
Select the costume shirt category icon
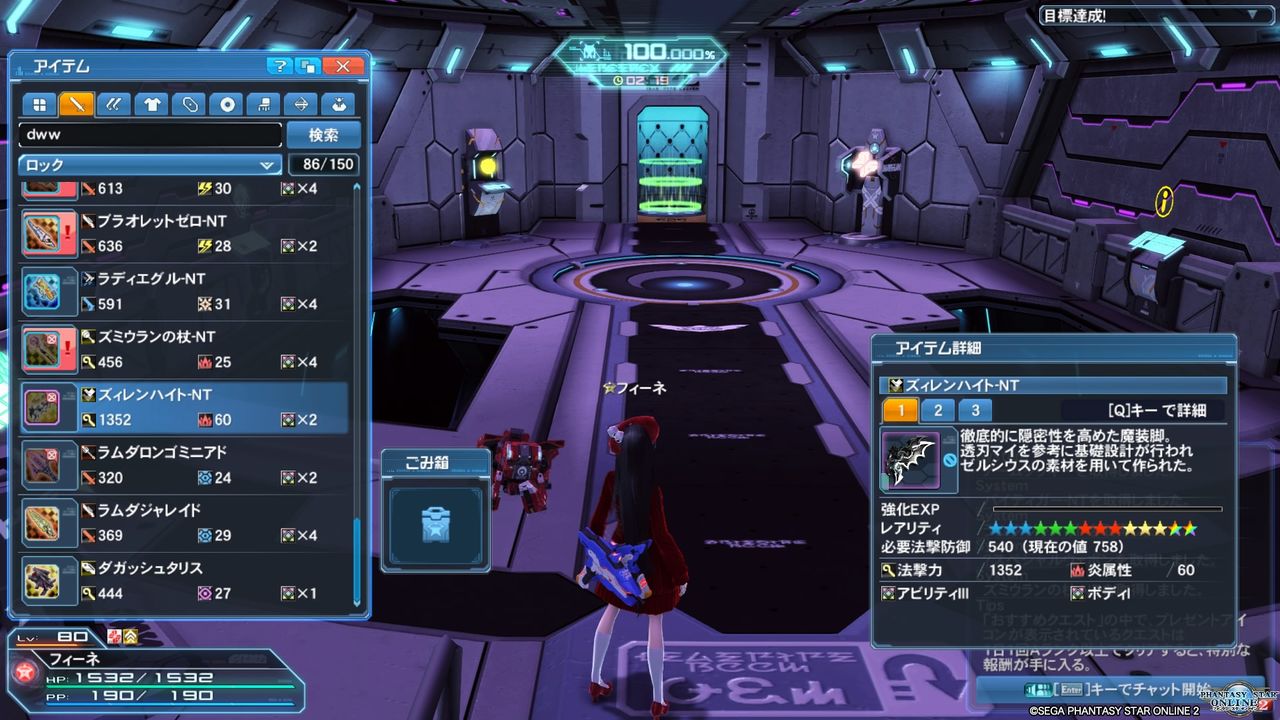tap(151, 104)
